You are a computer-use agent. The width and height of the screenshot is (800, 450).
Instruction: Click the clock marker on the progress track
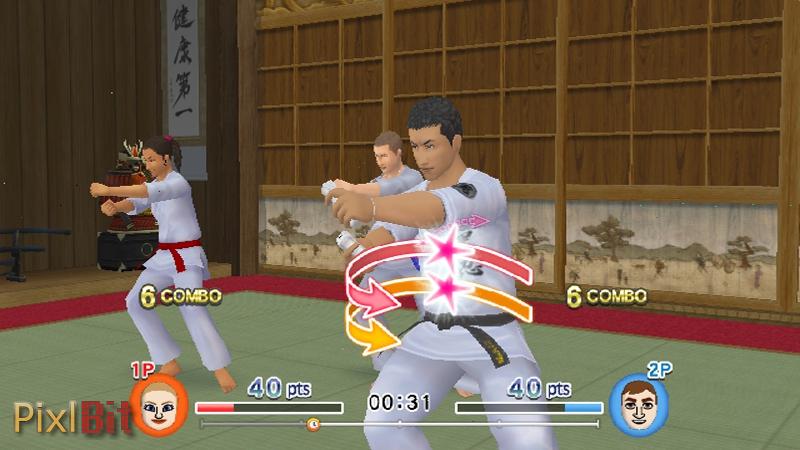click(313, 424)
